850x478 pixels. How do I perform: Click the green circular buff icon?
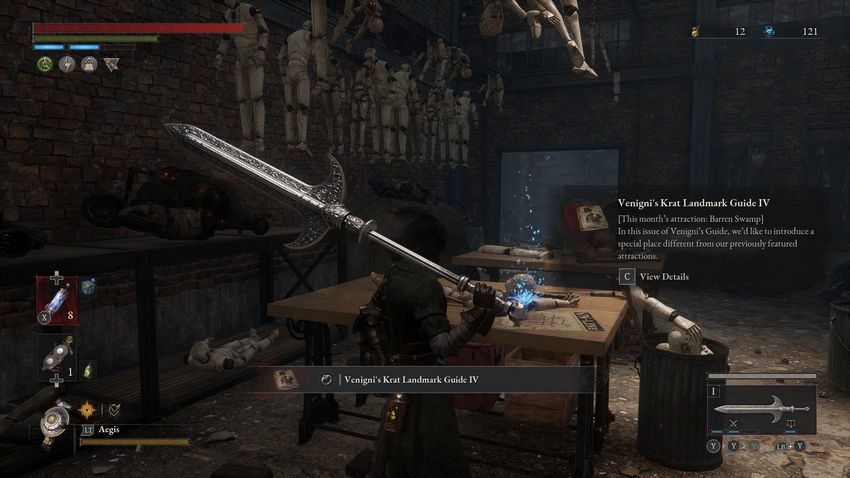click(45, 64)
